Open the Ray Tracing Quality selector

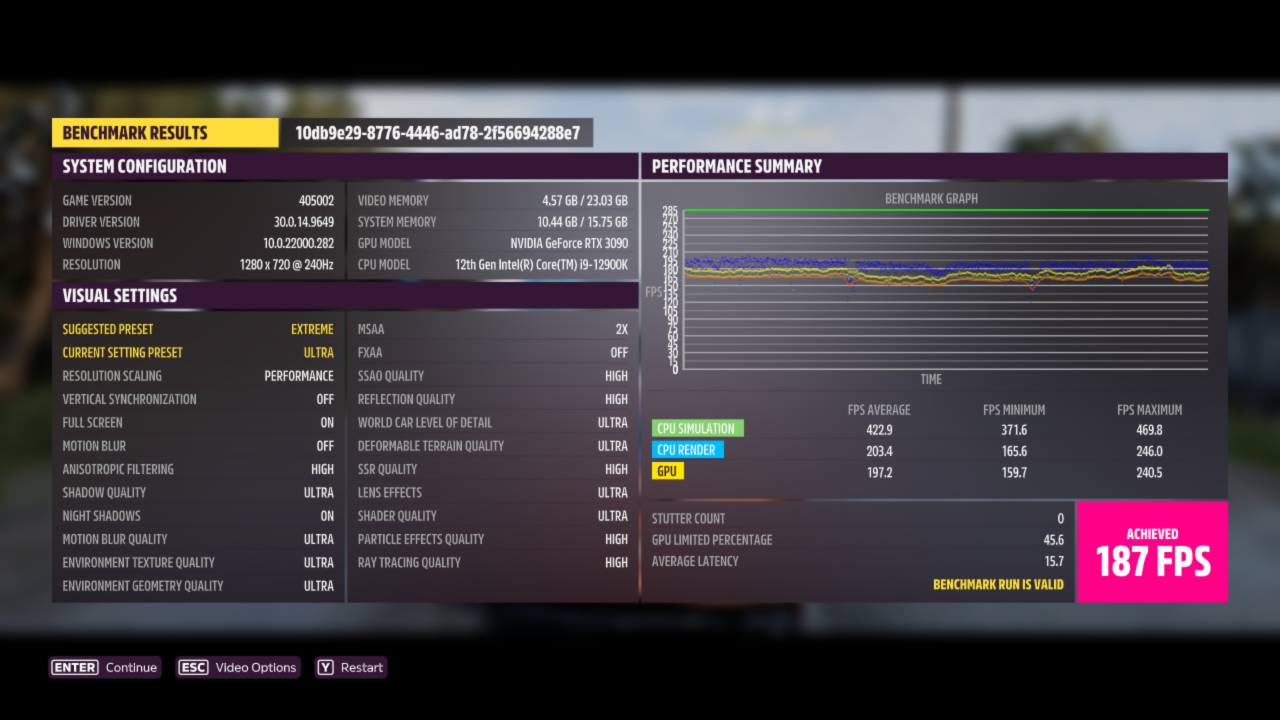[x=492, y=562]
